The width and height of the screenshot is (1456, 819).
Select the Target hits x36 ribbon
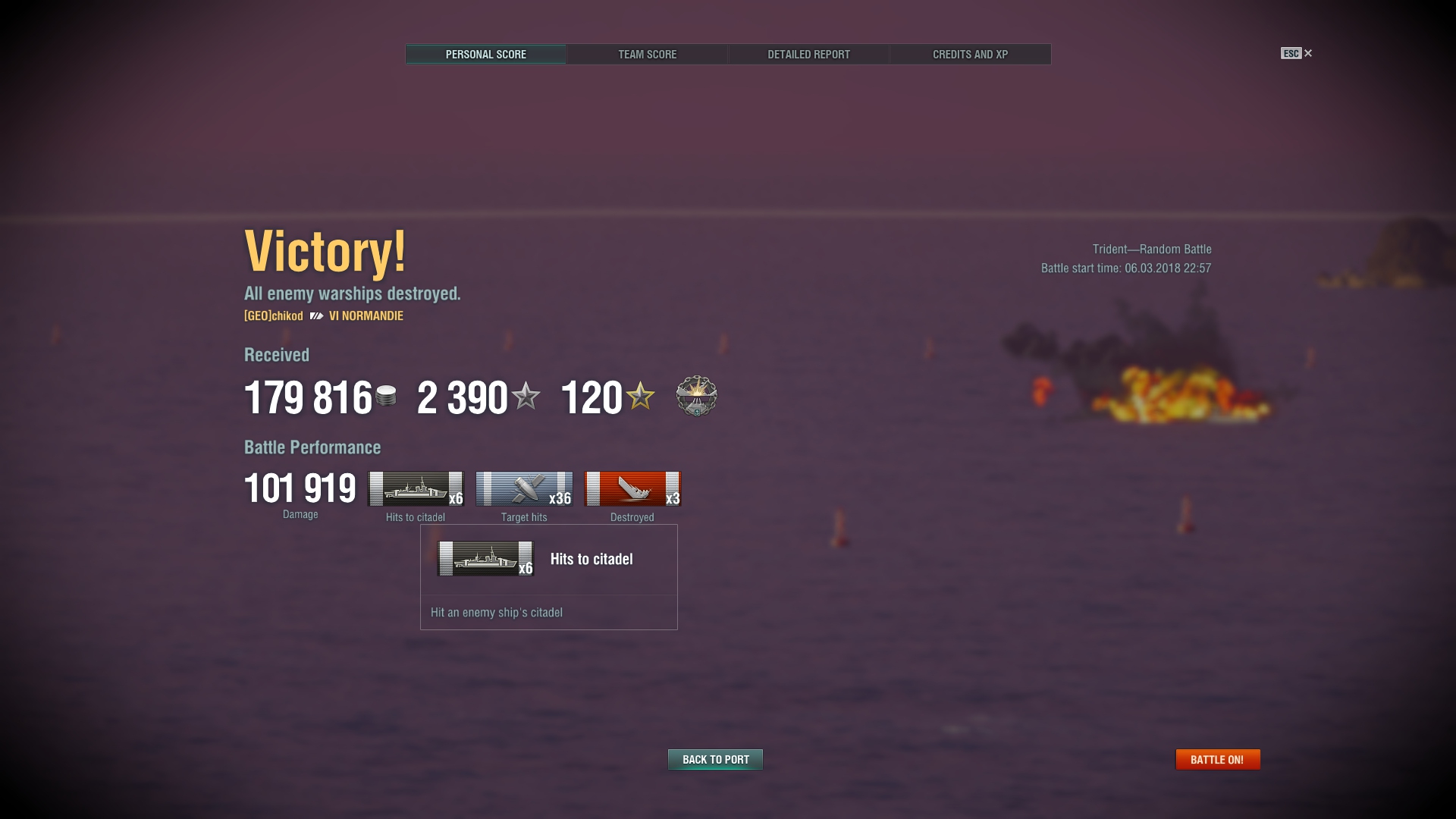coord(524,489)
